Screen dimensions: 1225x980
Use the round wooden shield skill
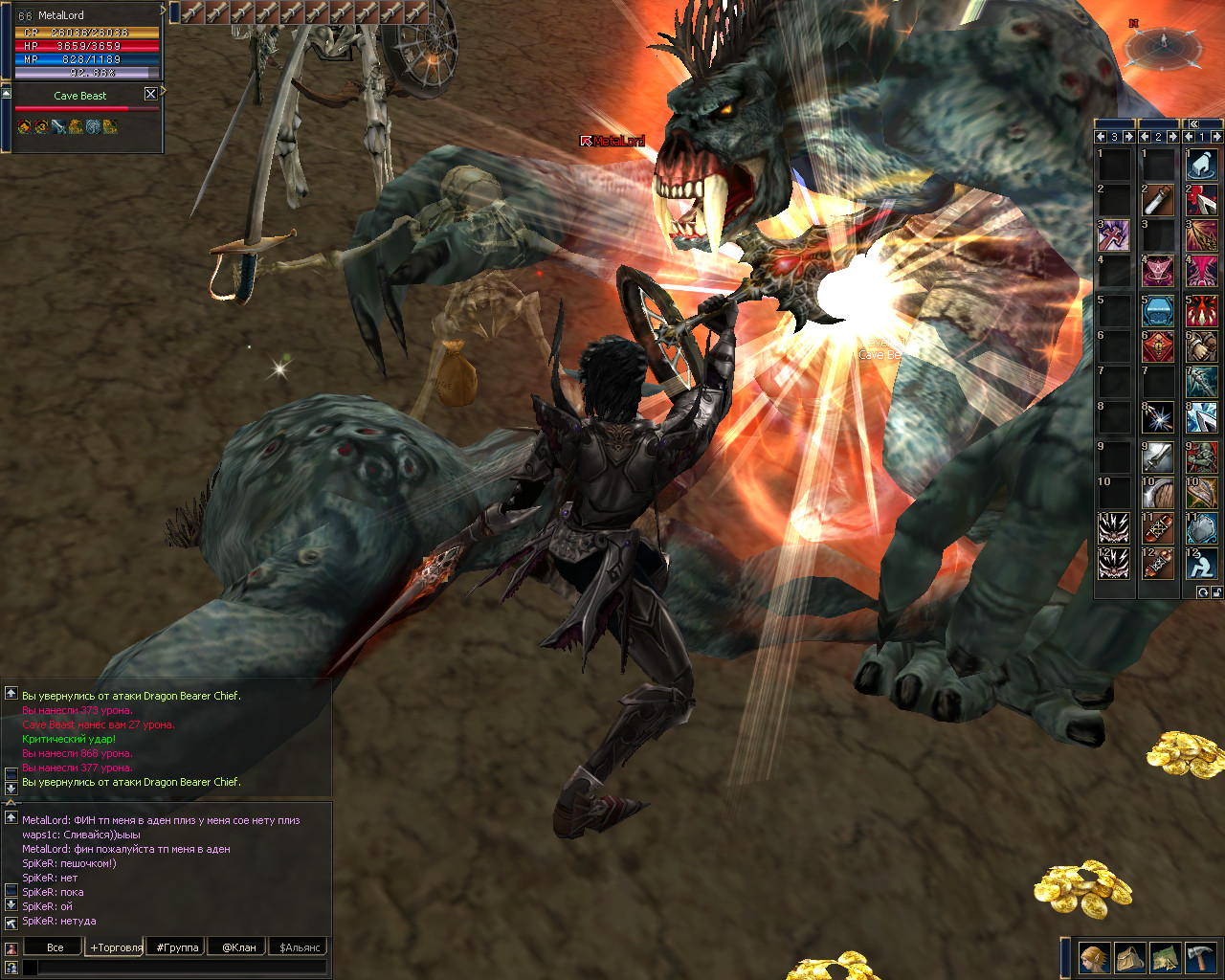pyautogui.click(x=1157, y=492)
